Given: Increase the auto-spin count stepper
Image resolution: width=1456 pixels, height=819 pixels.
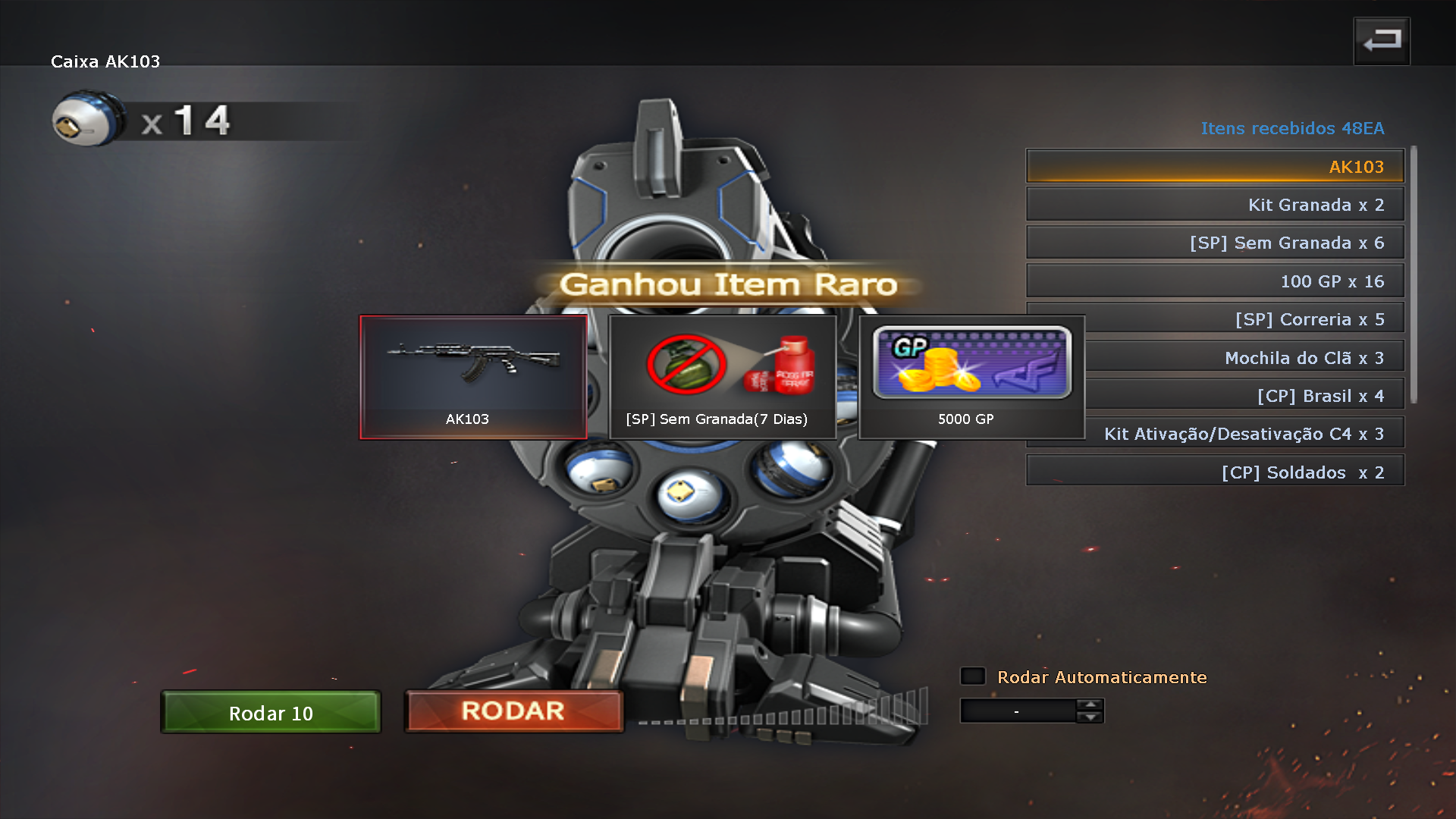Looking at the screenshot, I should click(x=1090, y=705).
